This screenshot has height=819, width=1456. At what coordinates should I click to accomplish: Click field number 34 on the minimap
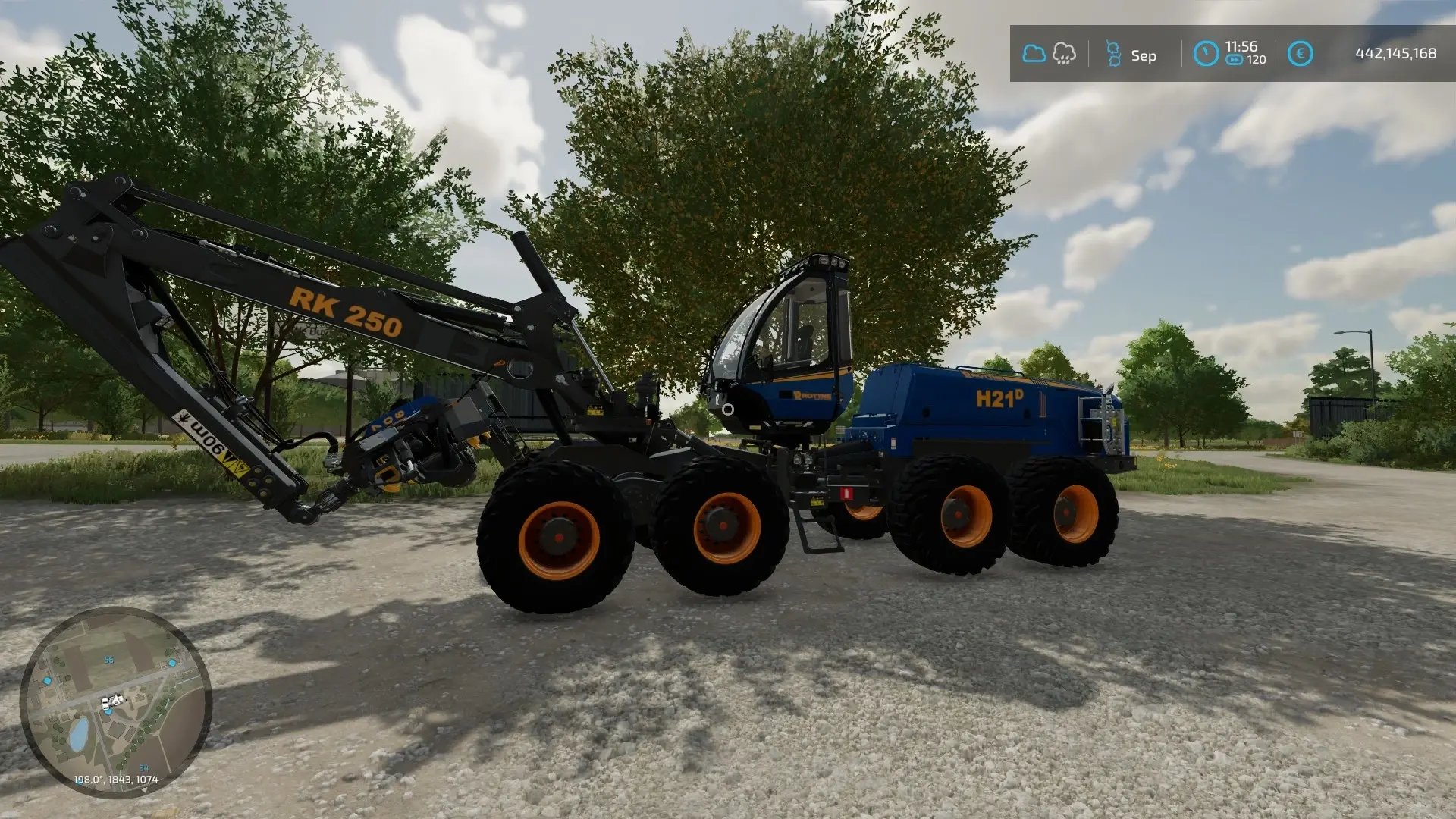144,768
